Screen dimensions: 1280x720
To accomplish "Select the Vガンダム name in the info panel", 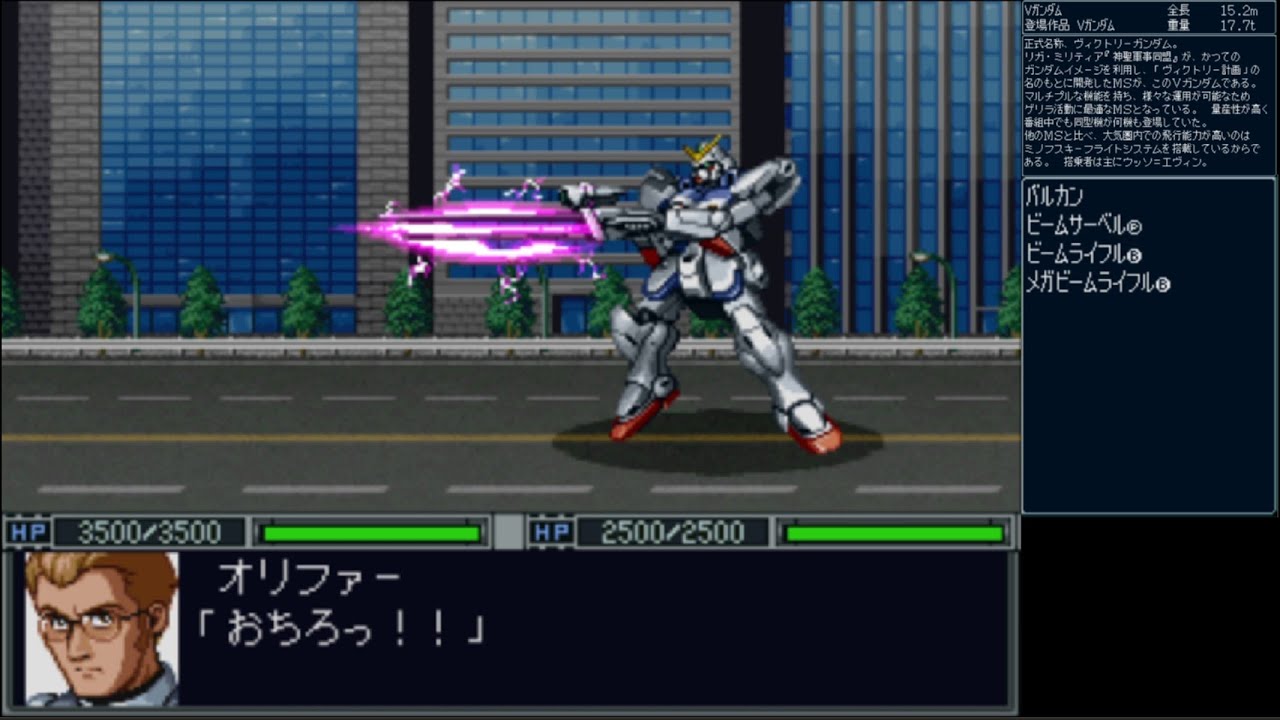I will point(1045,9).
